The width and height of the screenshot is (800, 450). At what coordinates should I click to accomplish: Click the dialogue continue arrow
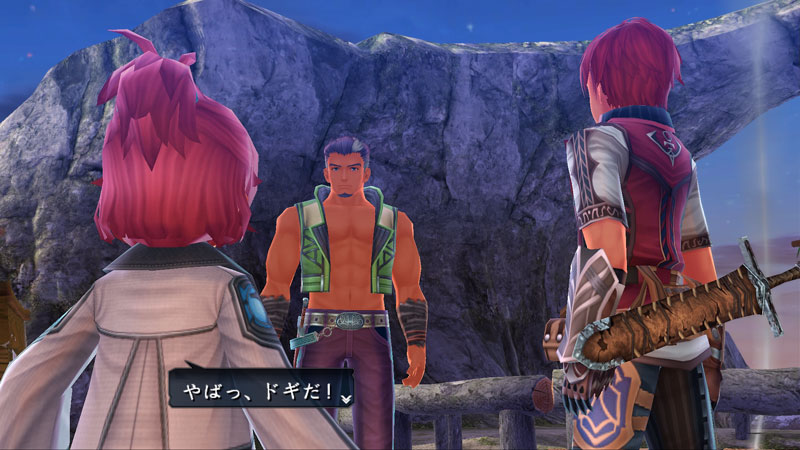(346, 397)
